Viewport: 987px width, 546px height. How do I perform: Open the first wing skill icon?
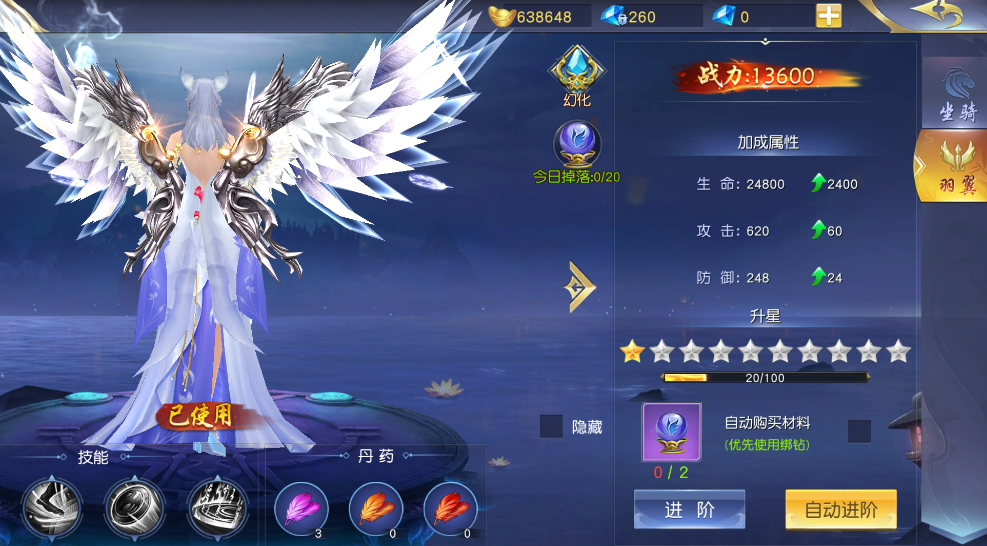53,507
